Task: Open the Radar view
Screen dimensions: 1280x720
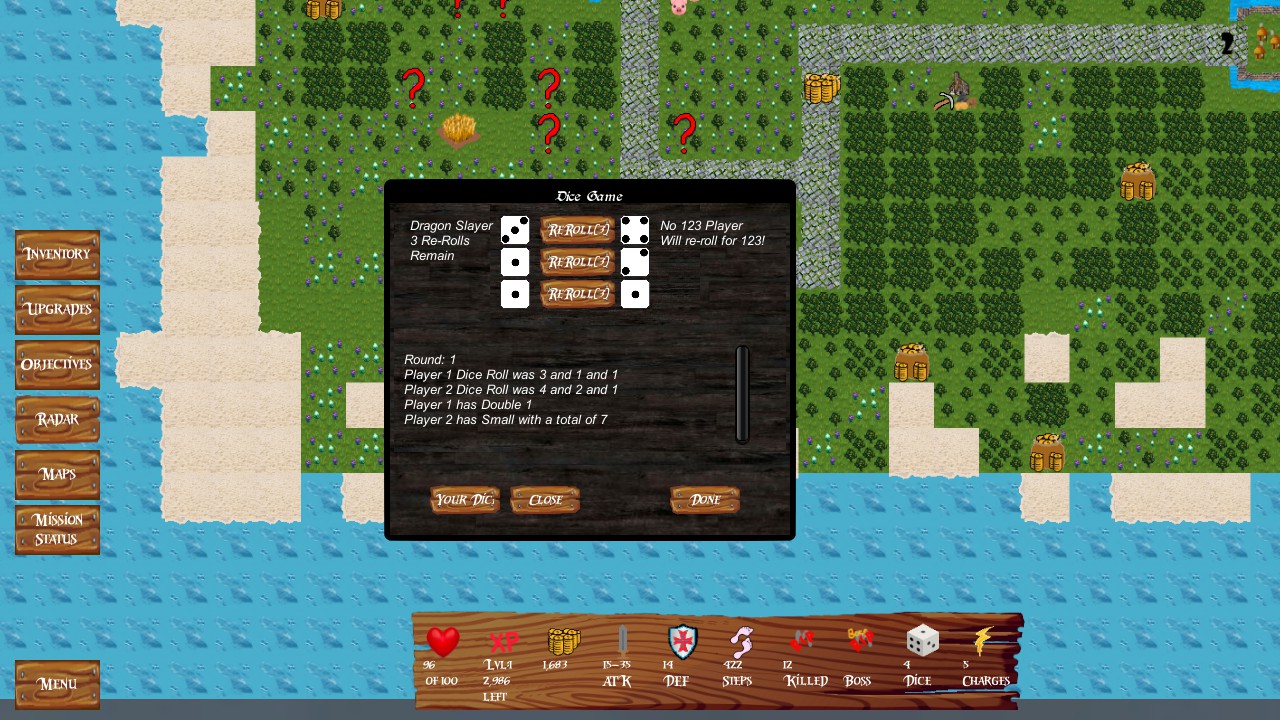Action: 57,419
